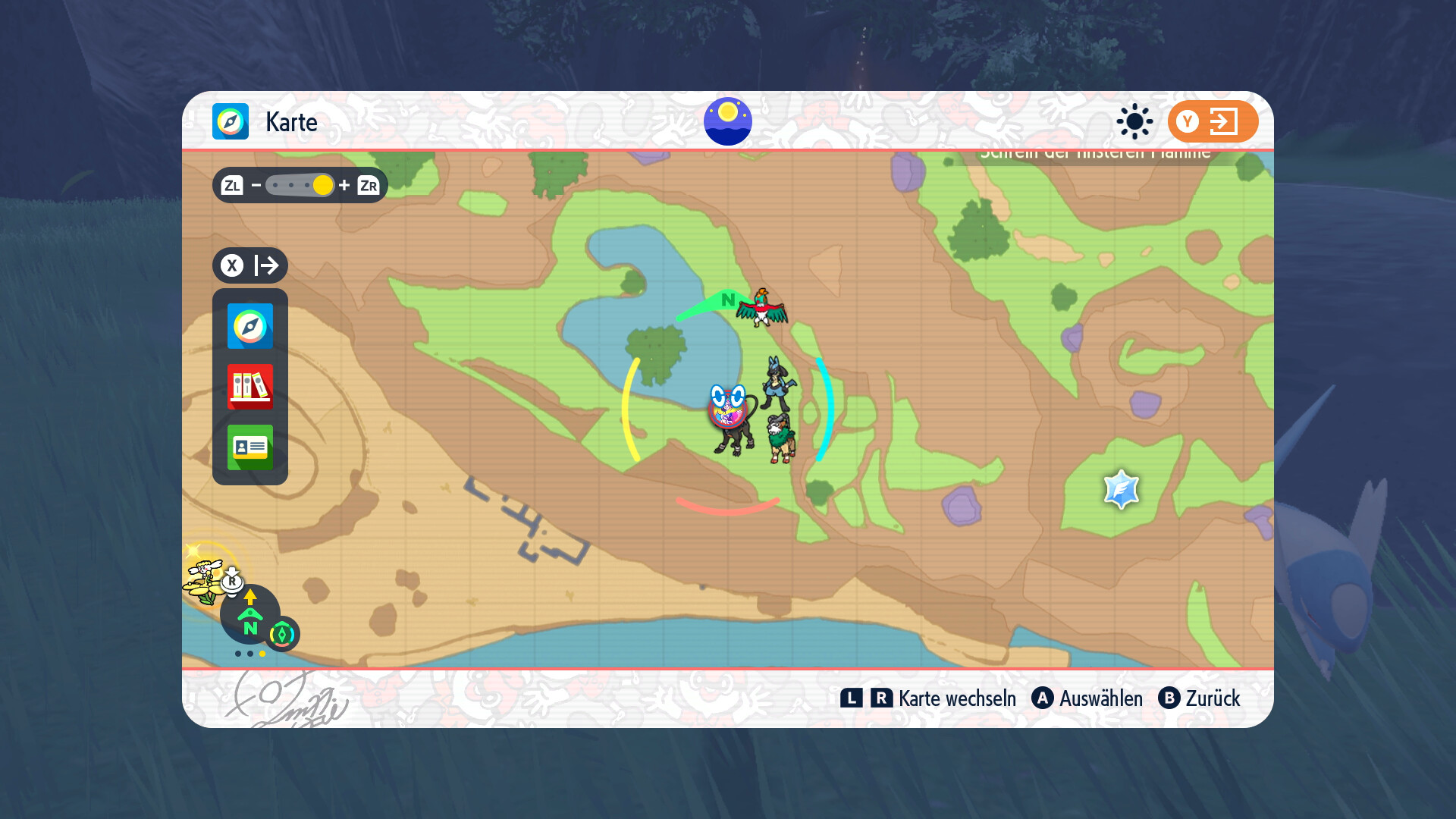Viewport: 1456px width, 819px height.
Task: Click the green map rotation lock icon
Action: [283, 634]
